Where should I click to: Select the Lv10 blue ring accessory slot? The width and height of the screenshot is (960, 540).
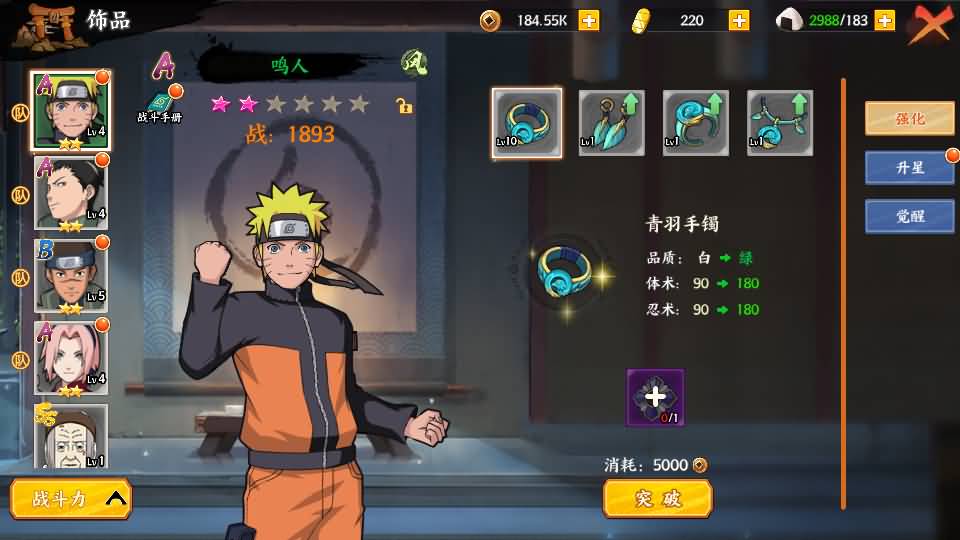coord(527,122)
